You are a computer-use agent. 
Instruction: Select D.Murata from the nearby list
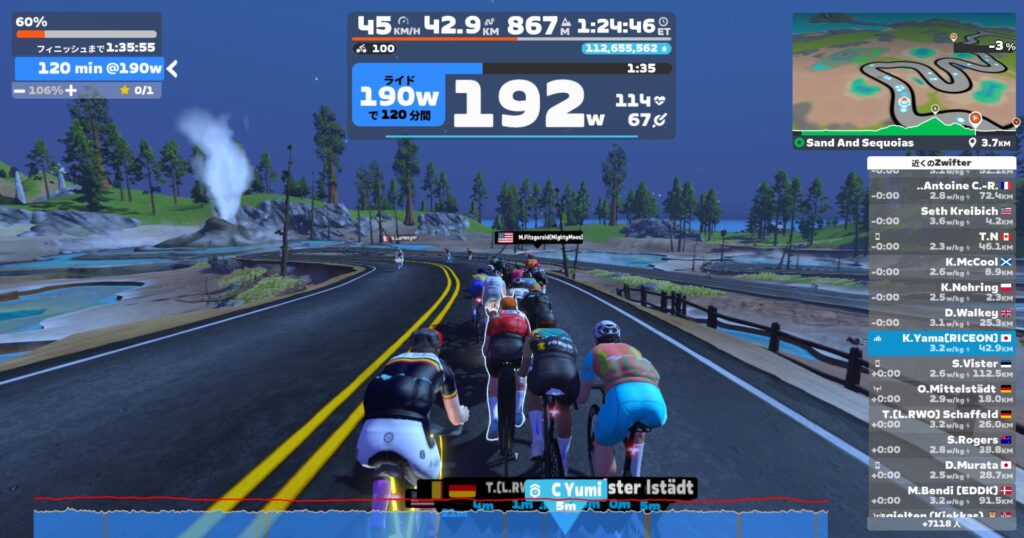pyautogui.click(x=941, y=470)
